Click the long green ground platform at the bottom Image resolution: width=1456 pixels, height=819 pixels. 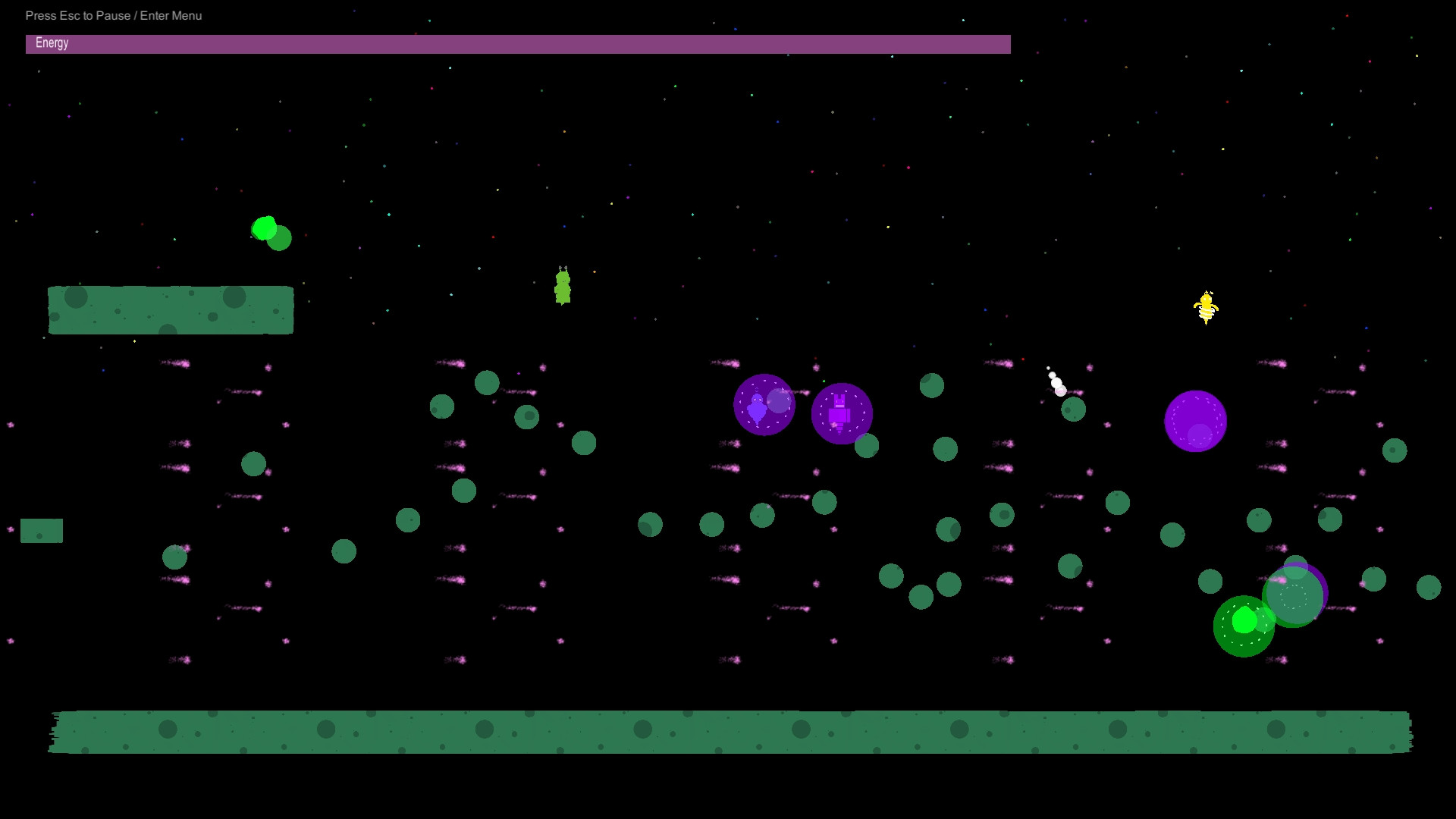pos(728,730)
